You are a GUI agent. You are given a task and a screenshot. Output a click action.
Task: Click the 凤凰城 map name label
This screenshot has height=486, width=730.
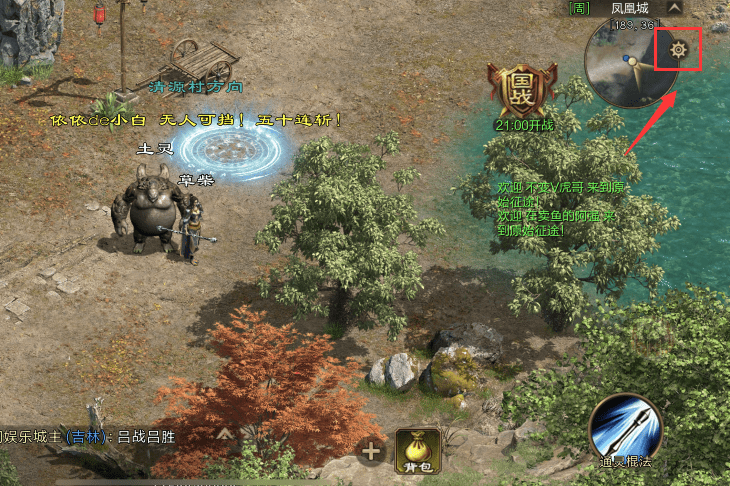[x=630, y=8]
